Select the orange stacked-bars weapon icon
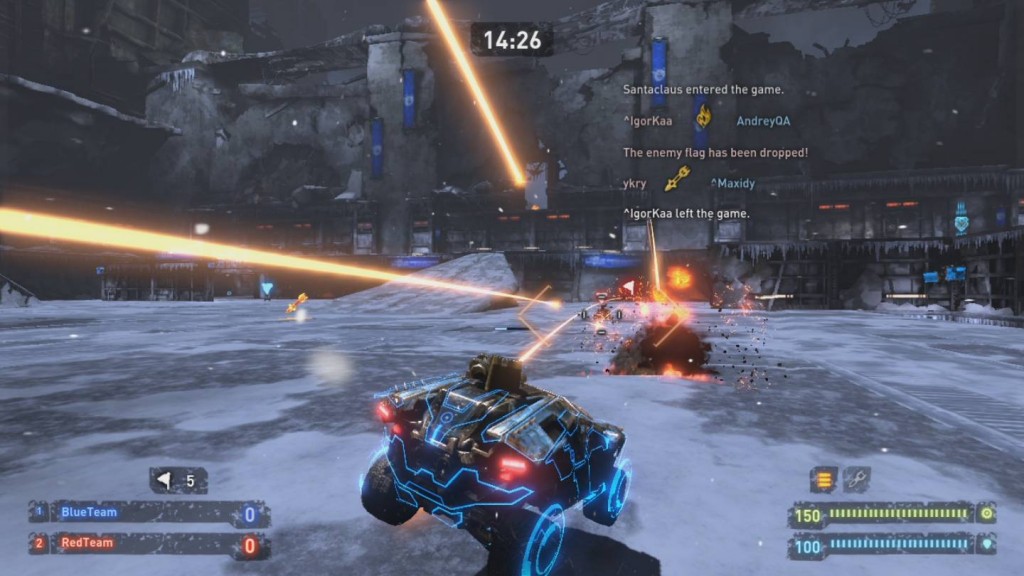 coord(824,480)
